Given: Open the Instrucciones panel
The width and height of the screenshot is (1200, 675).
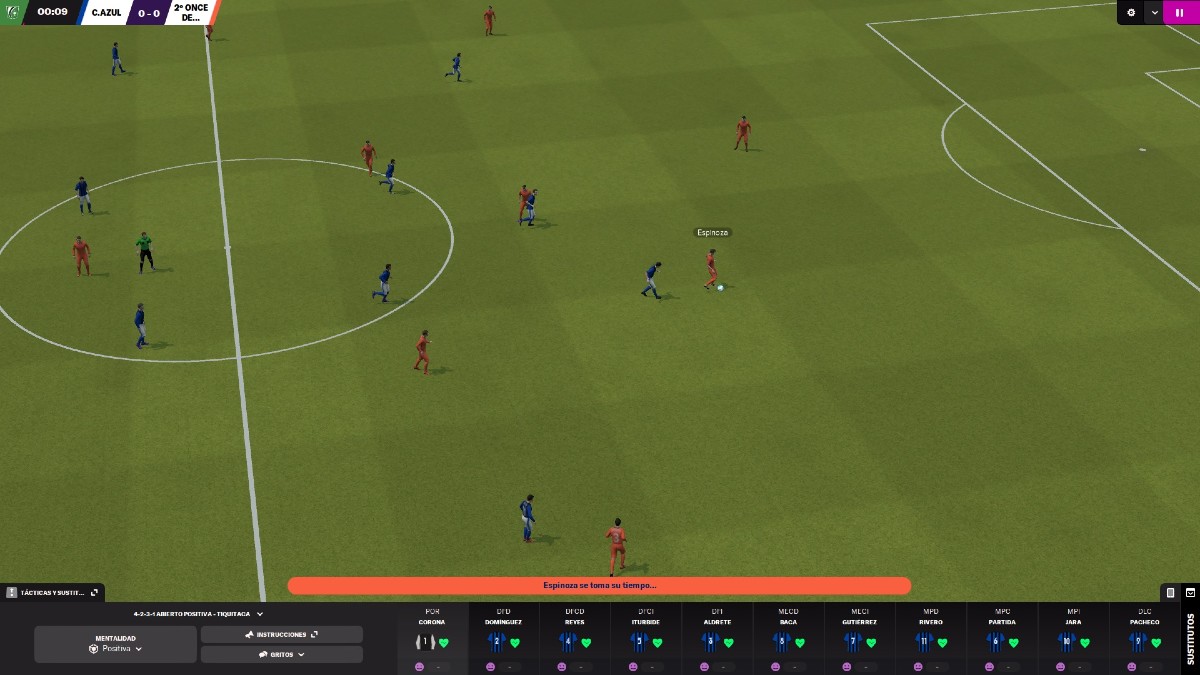Looking at the screenshot, I should (281, 634).
